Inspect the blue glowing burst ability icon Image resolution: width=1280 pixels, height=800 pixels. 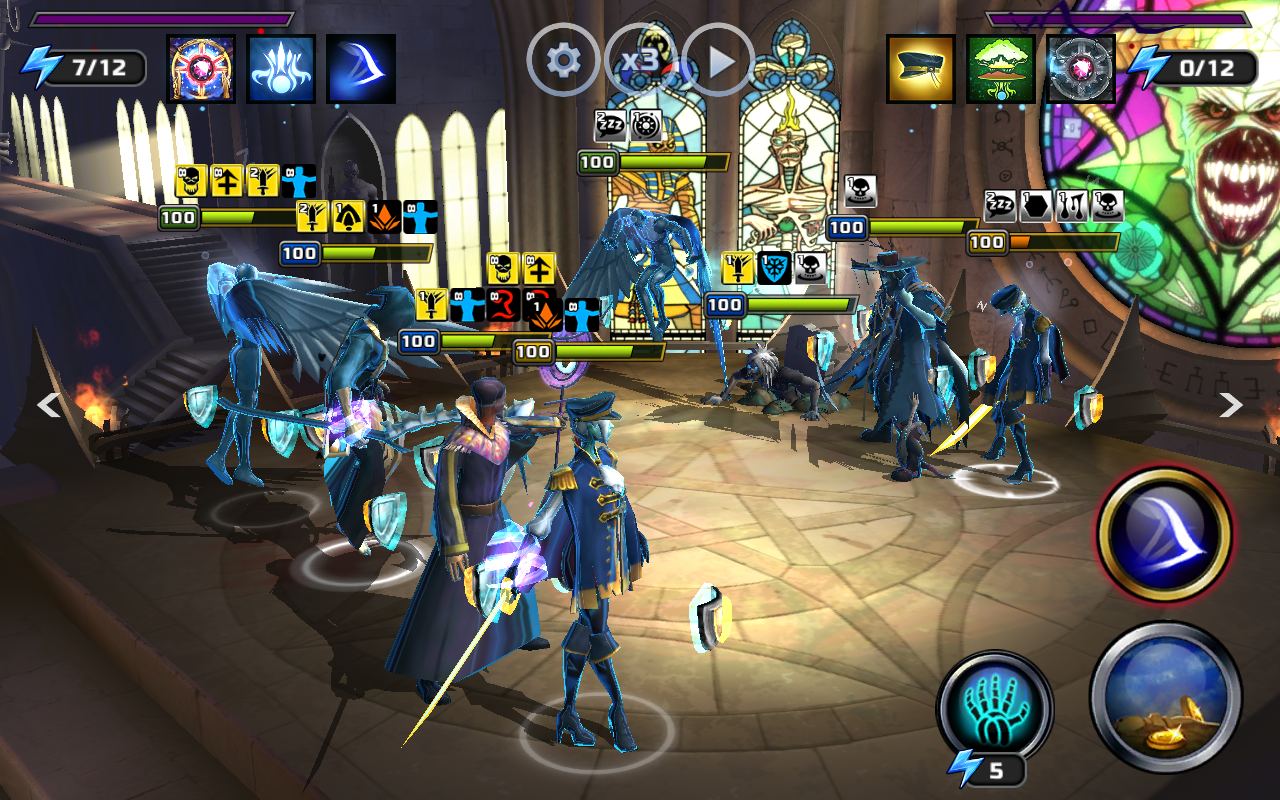[x=281, y=69]
